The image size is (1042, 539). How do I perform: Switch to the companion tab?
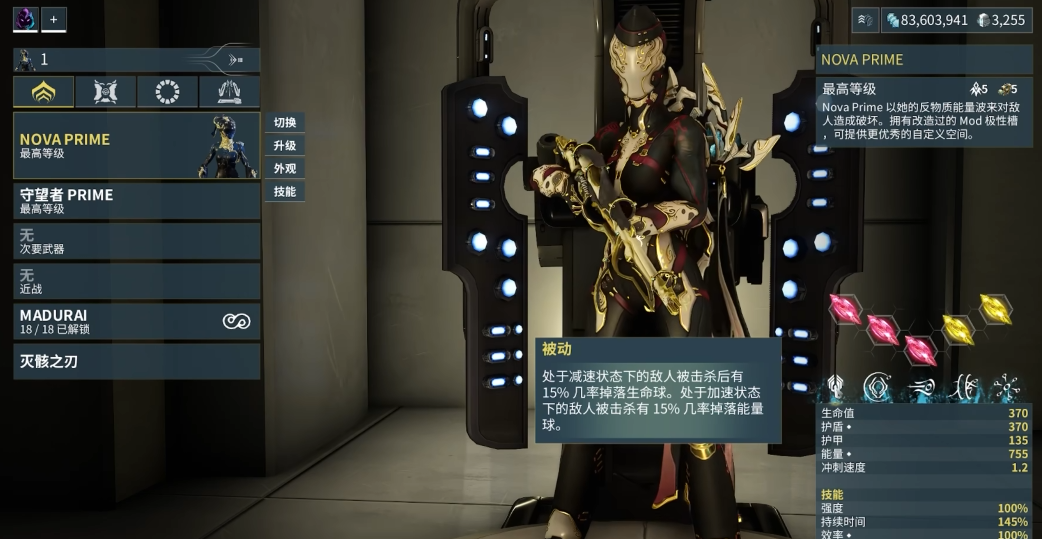[106, 92]
